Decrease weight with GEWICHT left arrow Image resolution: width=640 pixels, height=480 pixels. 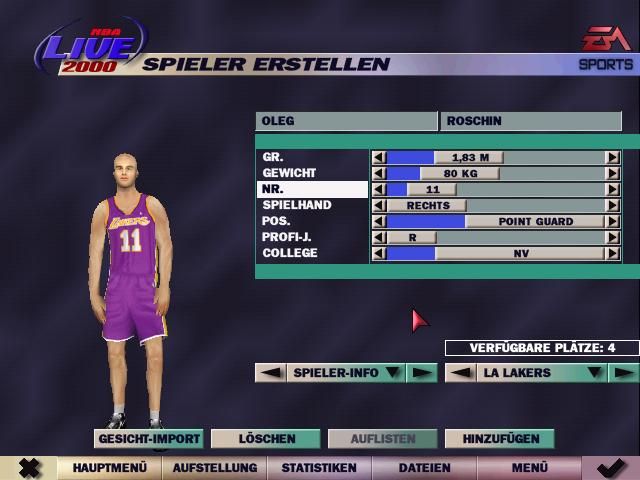[379, 173]
